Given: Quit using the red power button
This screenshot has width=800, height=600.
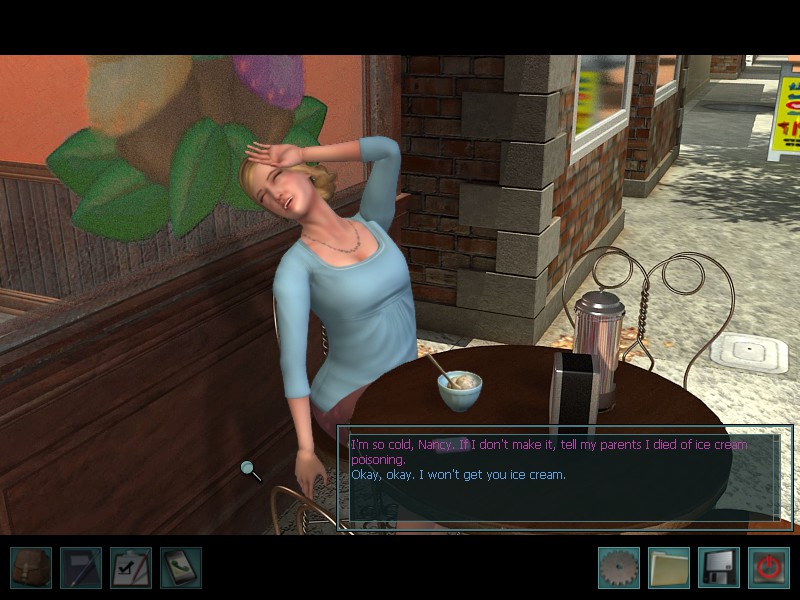Looking at the screenshot, I should [768, 567].
